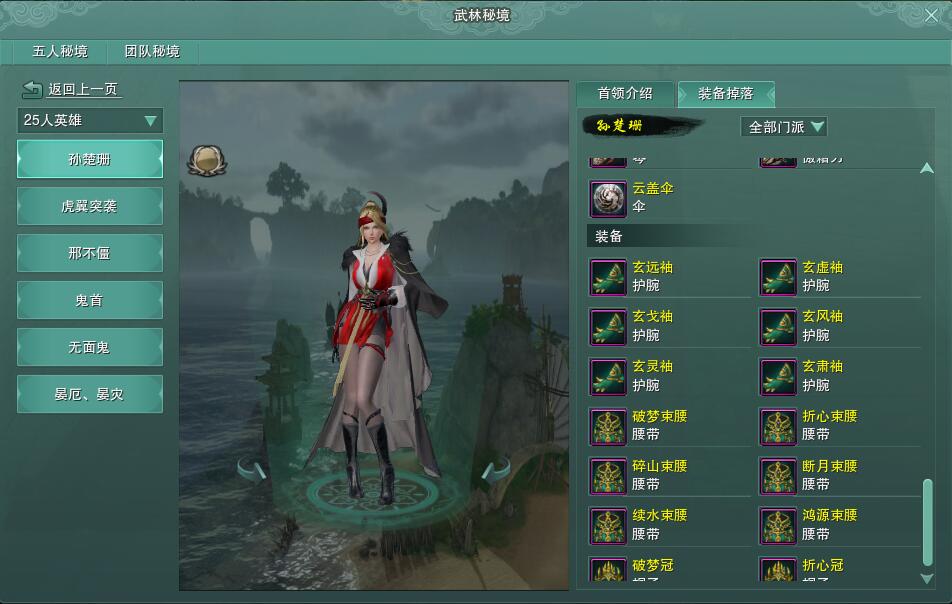Viewport: 952px width, 604px height.
Task: Select boss 鬼首
Action: tap(90, 300)
